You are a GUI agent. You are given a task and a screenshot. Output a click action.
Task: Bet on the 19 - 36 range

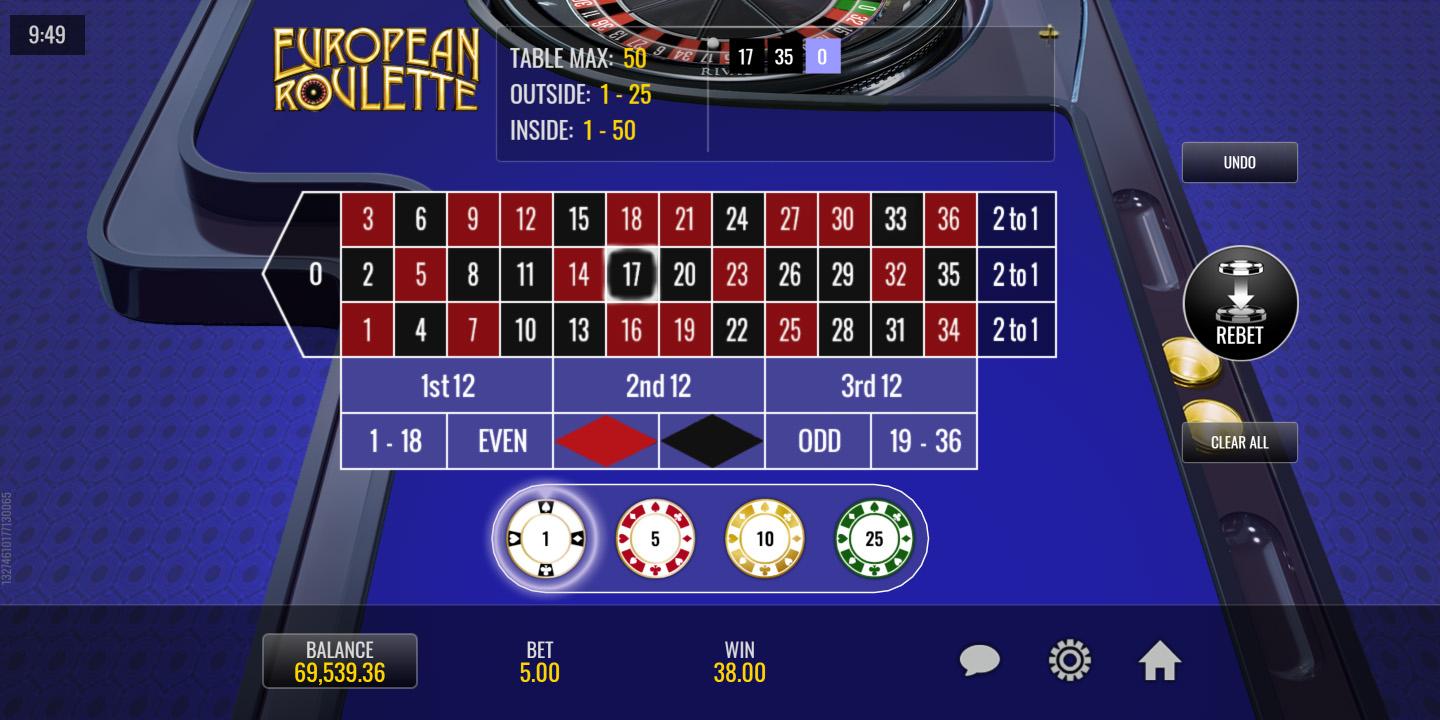(x=924, y=441)
